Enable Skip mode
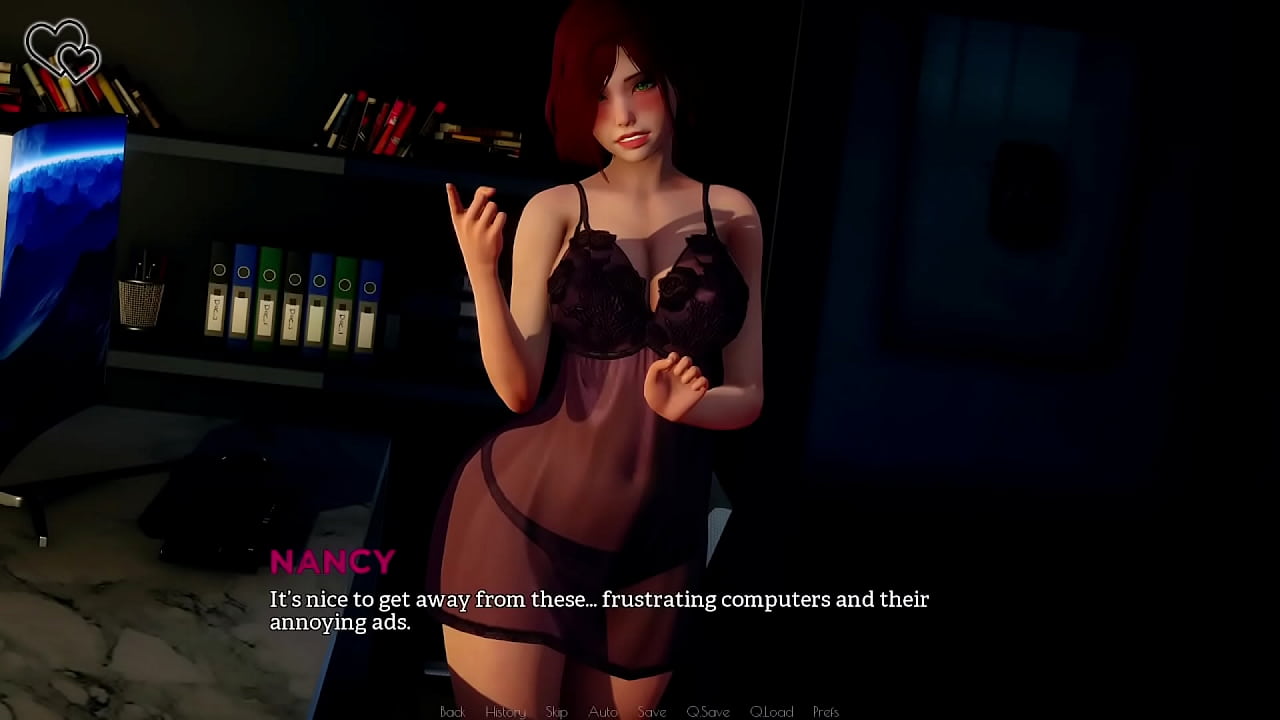1280x720 pixels. tap(557, 712)
